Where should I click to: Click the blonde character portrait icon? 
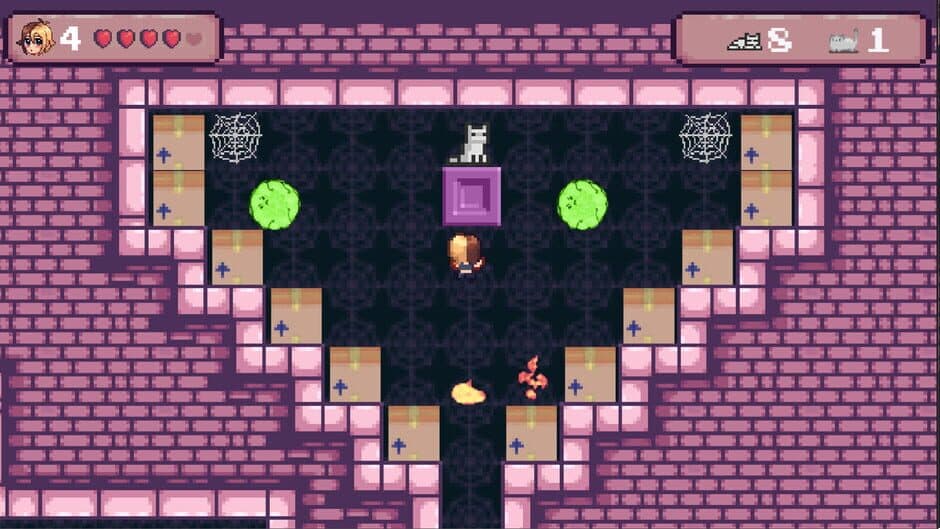(x=37, y=38)
